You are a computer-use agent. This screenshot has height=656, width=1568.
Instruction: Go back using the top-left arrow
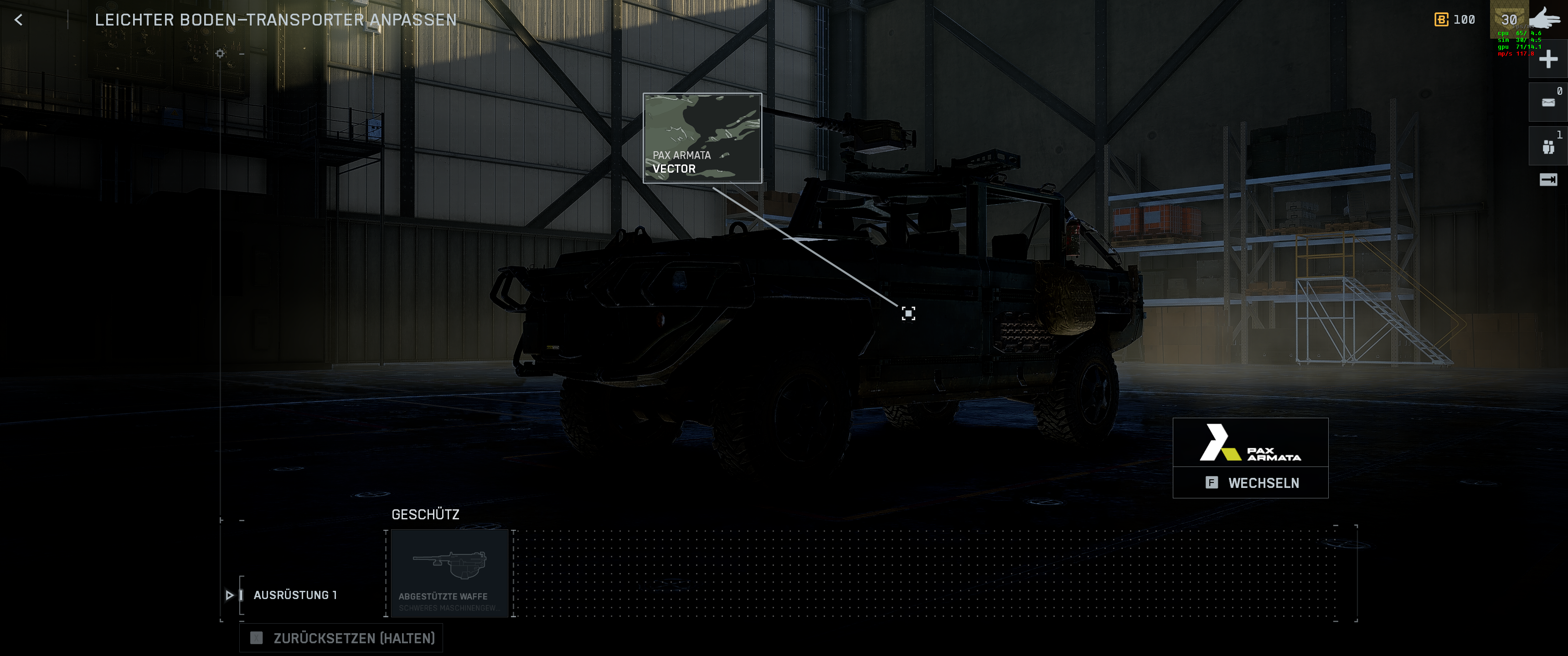click(x=19, y=20)
